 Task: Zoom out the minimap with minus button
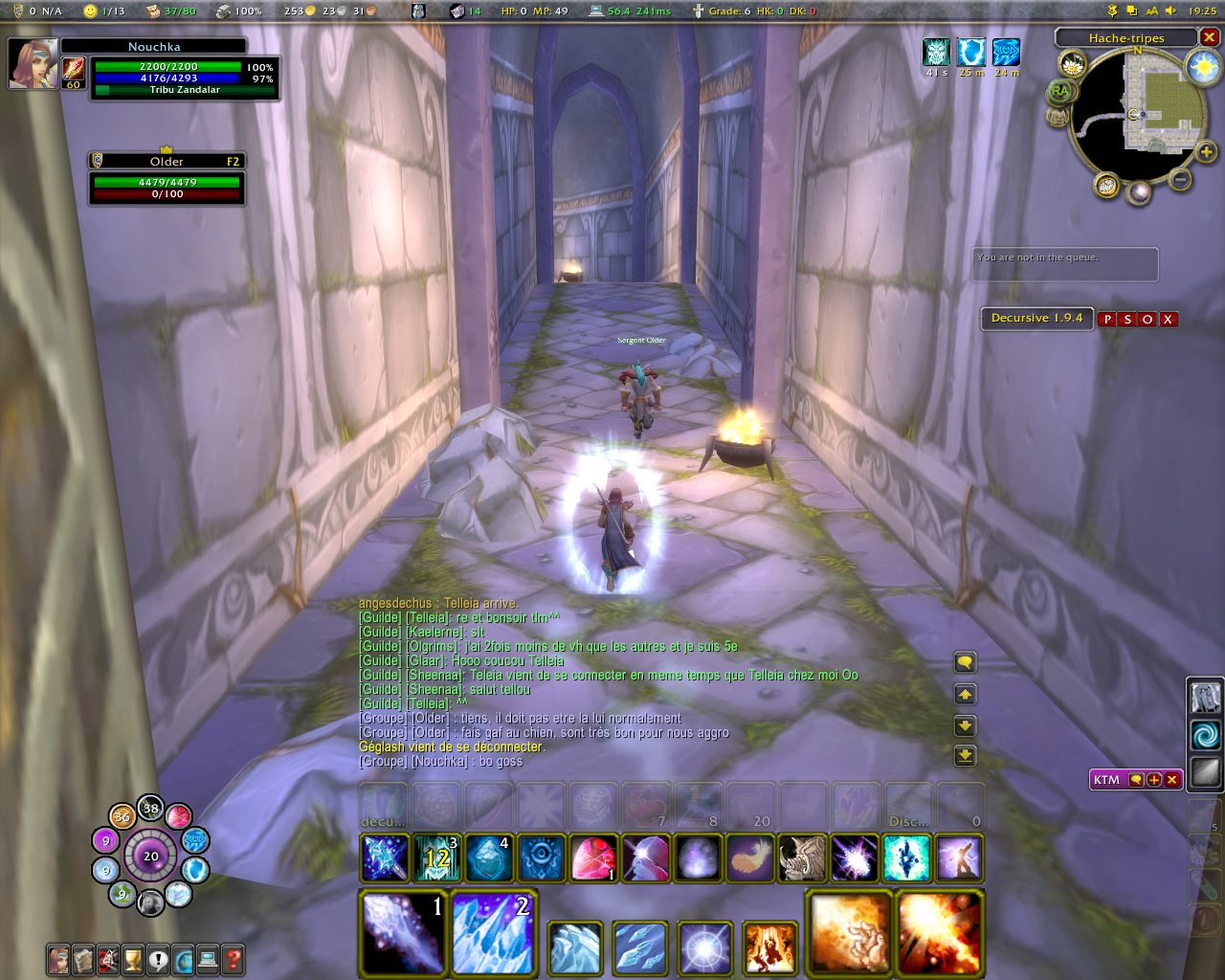1181,178
